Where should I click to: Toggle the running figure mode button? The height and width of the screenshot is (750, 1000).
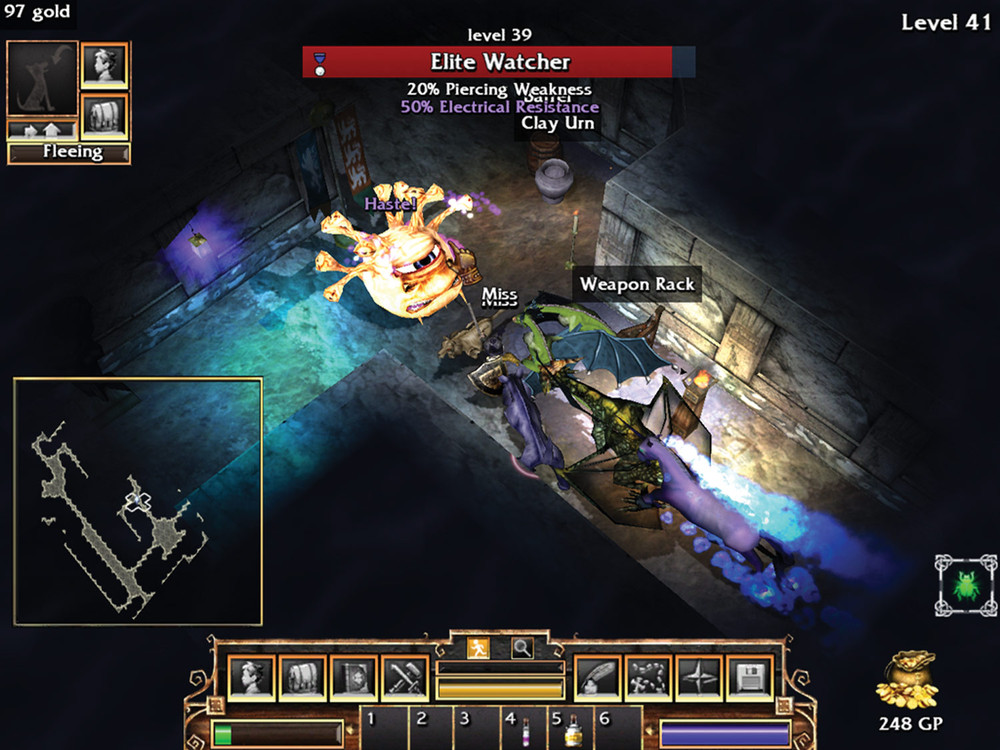pyautogui.click(x=479, y=647)
